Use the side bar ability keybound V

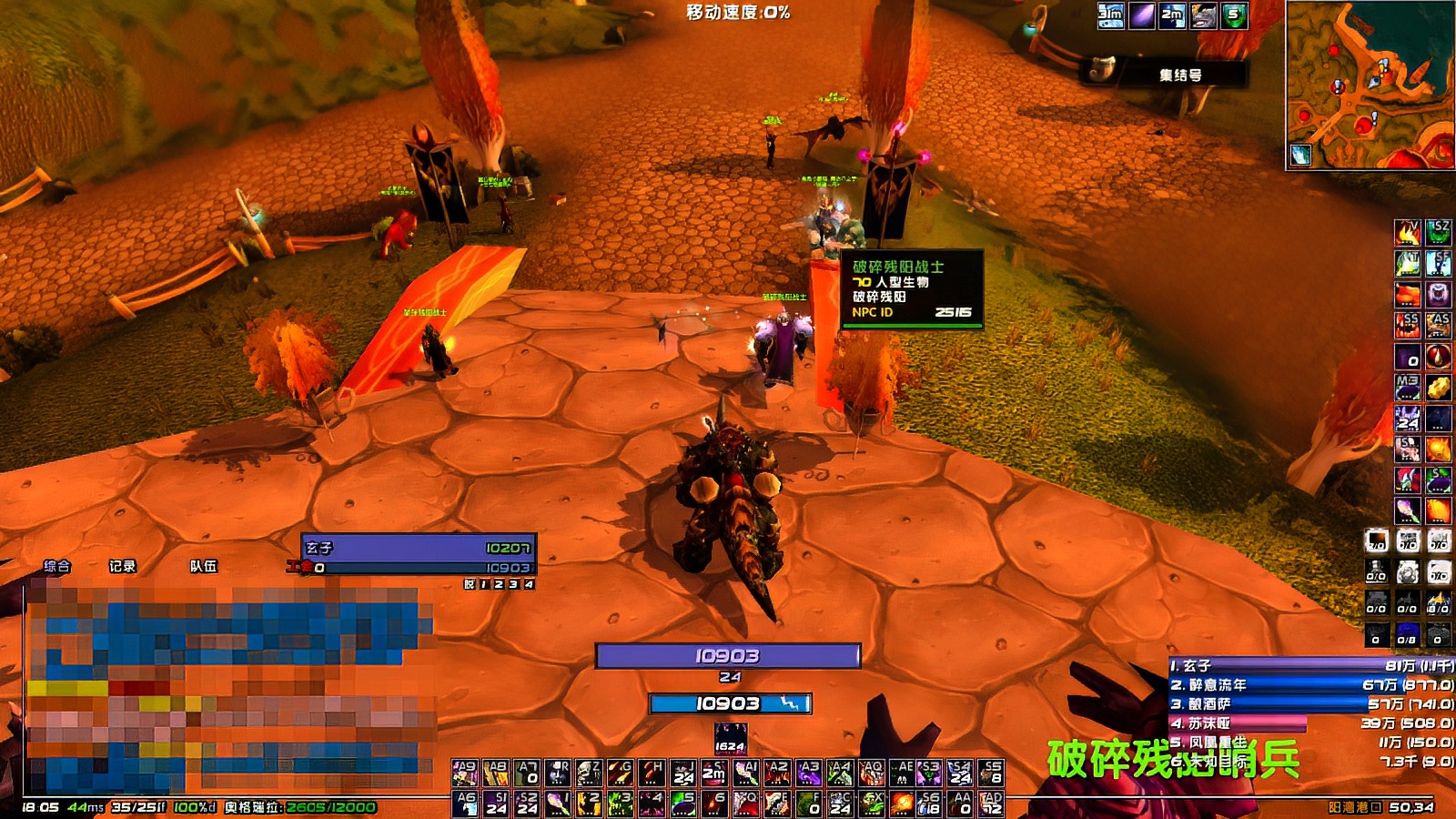(x=1408, y=233)
